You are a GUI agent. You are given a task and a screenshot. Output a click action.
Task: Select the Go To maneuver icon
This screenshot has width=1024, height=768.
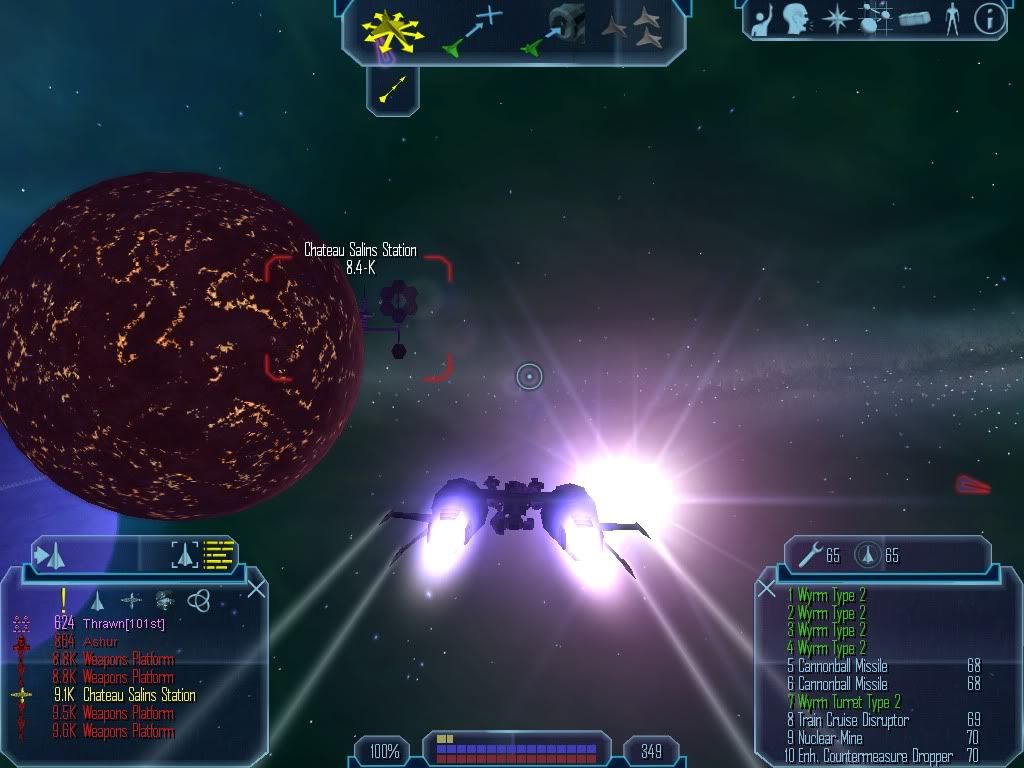[473, 30]
